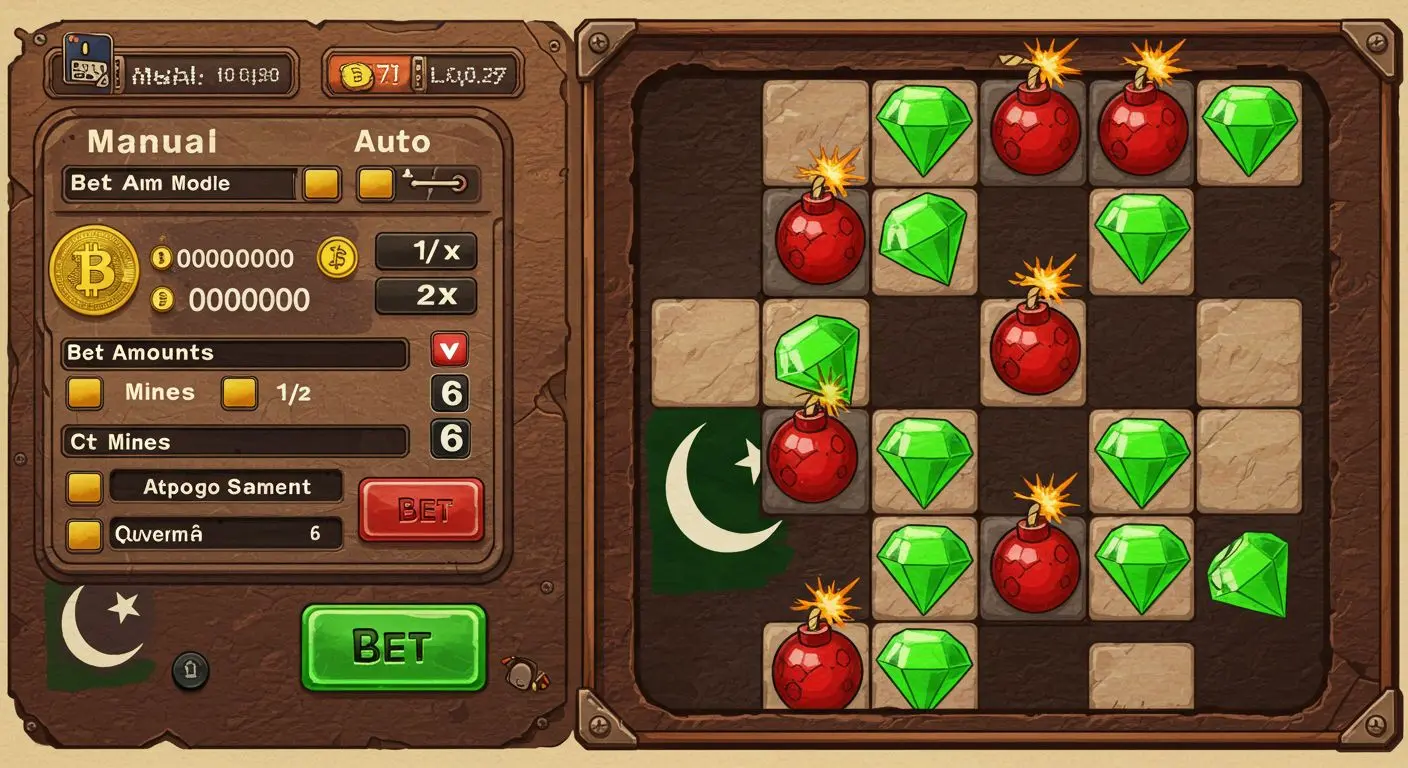Click the Bet Aim Modle field
The image size is (1408, 768).
180,184
